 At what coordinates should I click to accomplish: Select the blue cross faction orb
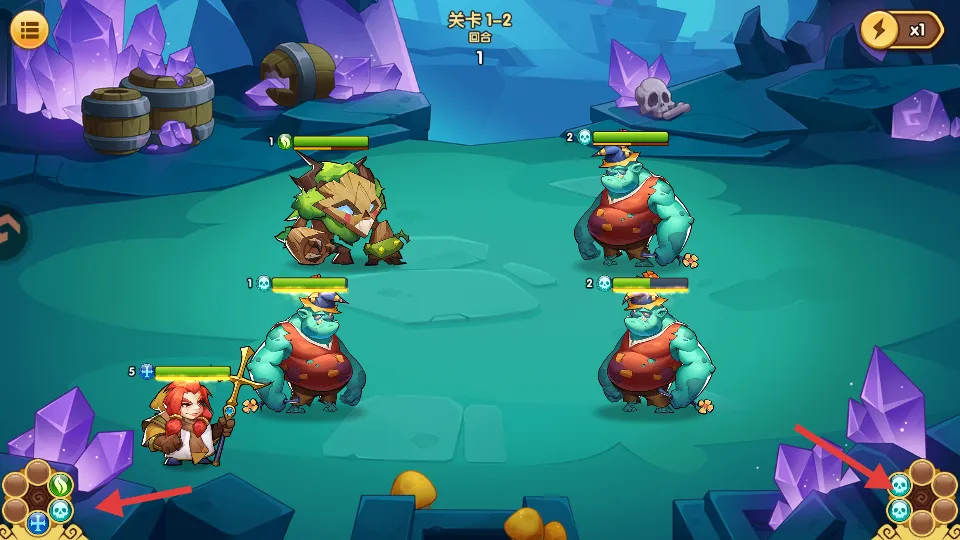[38, 522]
